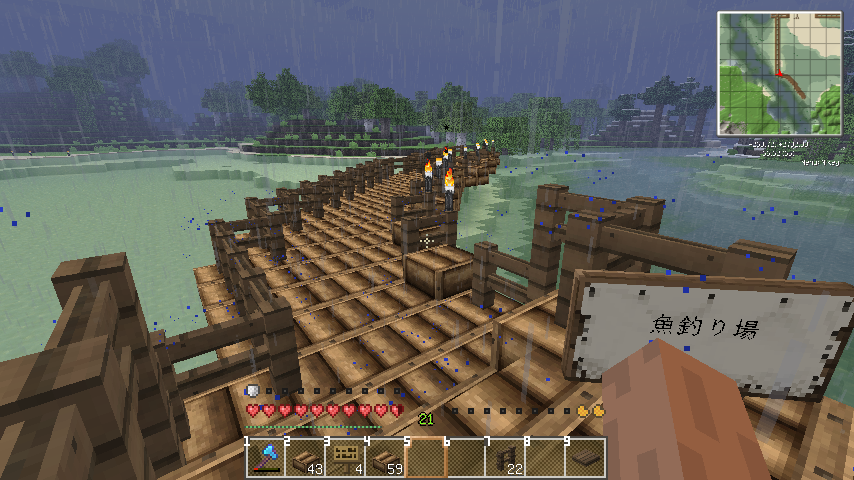Select the stack of 59 wooden slabs
This screenshot has width=854, height=480.
[x=385, y=457]
